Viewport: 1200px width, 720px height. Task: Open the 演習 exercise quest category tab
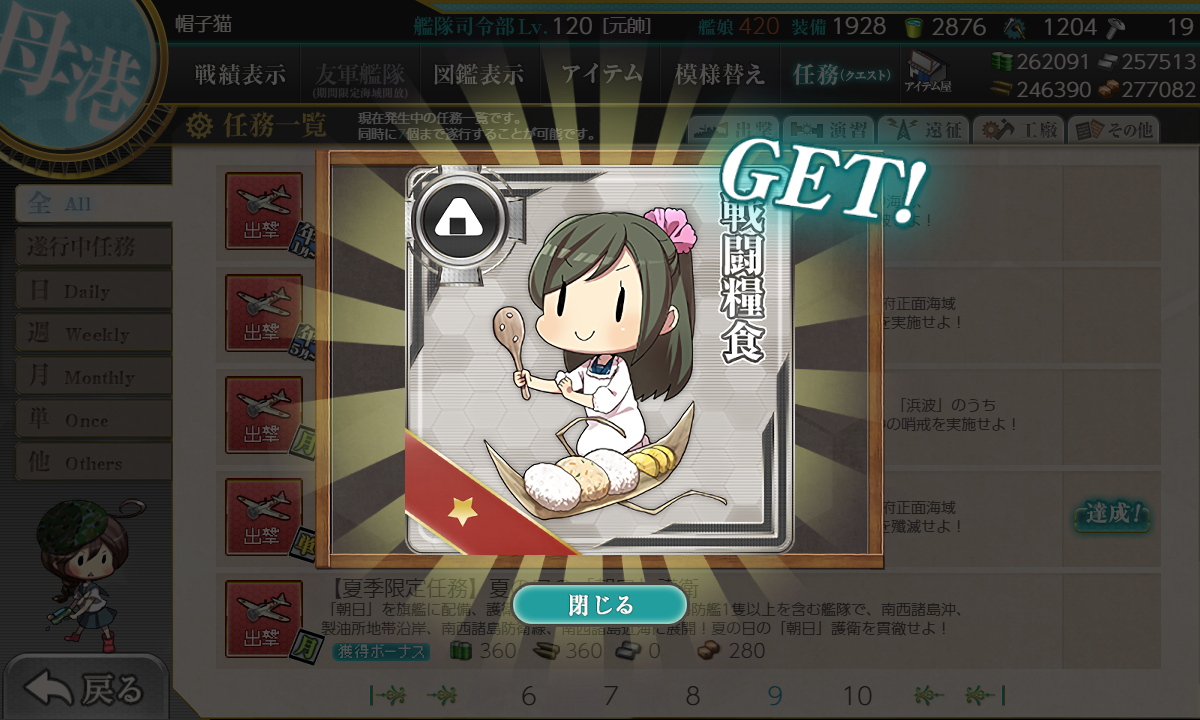828,130
